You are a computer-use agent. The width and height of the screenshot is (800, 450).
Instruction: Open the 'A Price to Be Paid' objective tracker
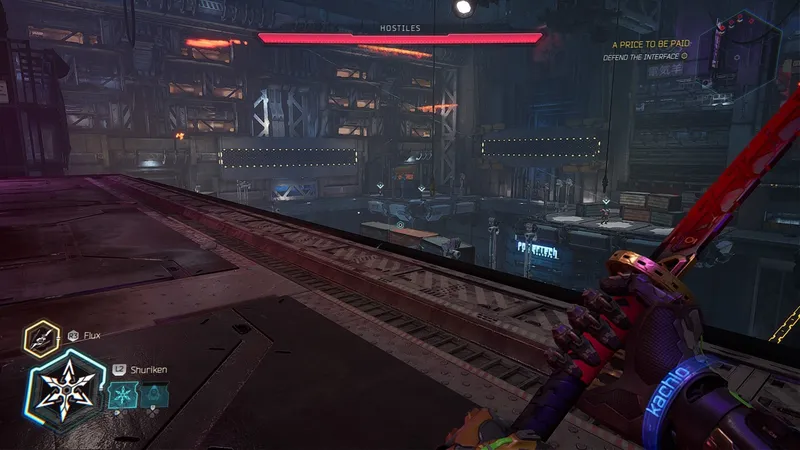(x=650, y=45)
